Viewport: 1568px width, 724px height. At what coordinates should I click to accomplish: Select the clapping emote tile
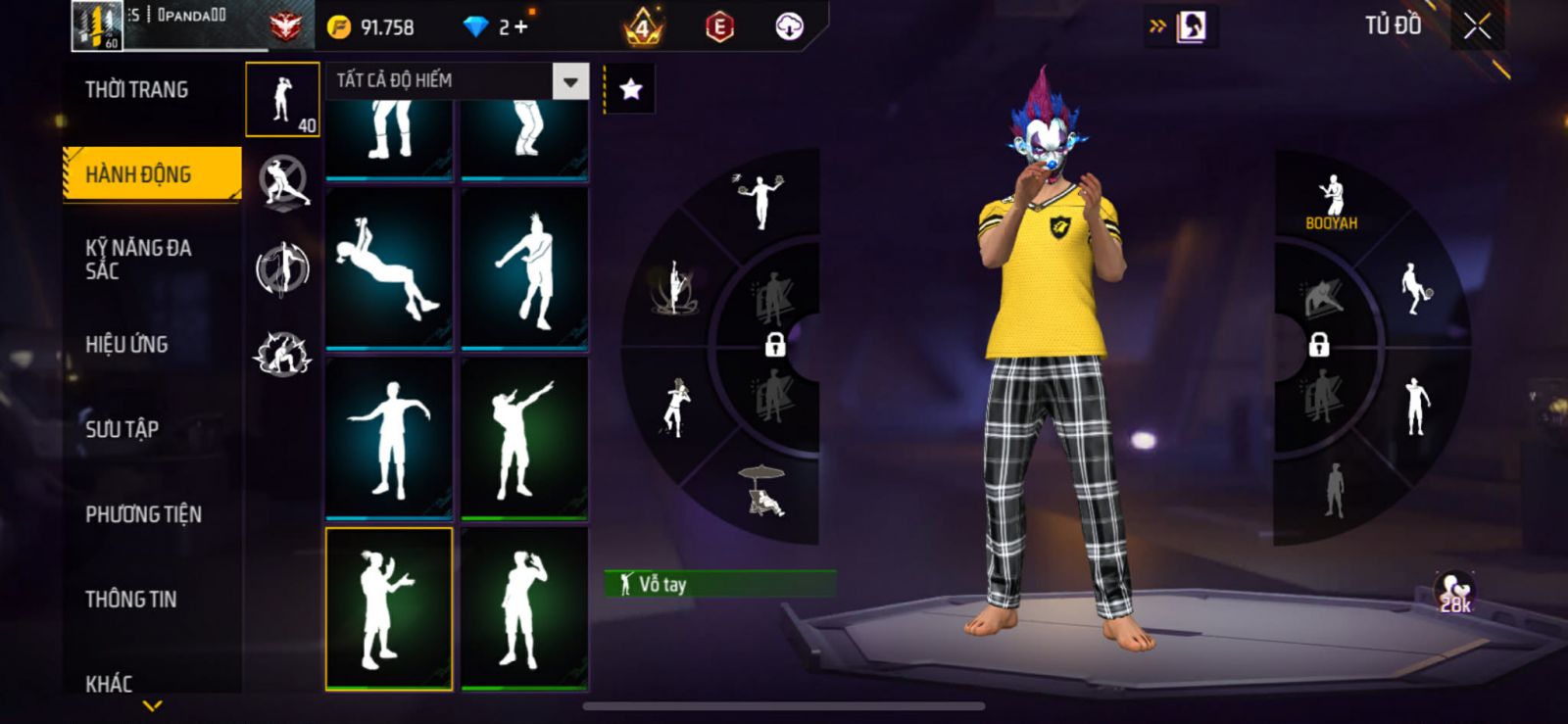point(389,607)
